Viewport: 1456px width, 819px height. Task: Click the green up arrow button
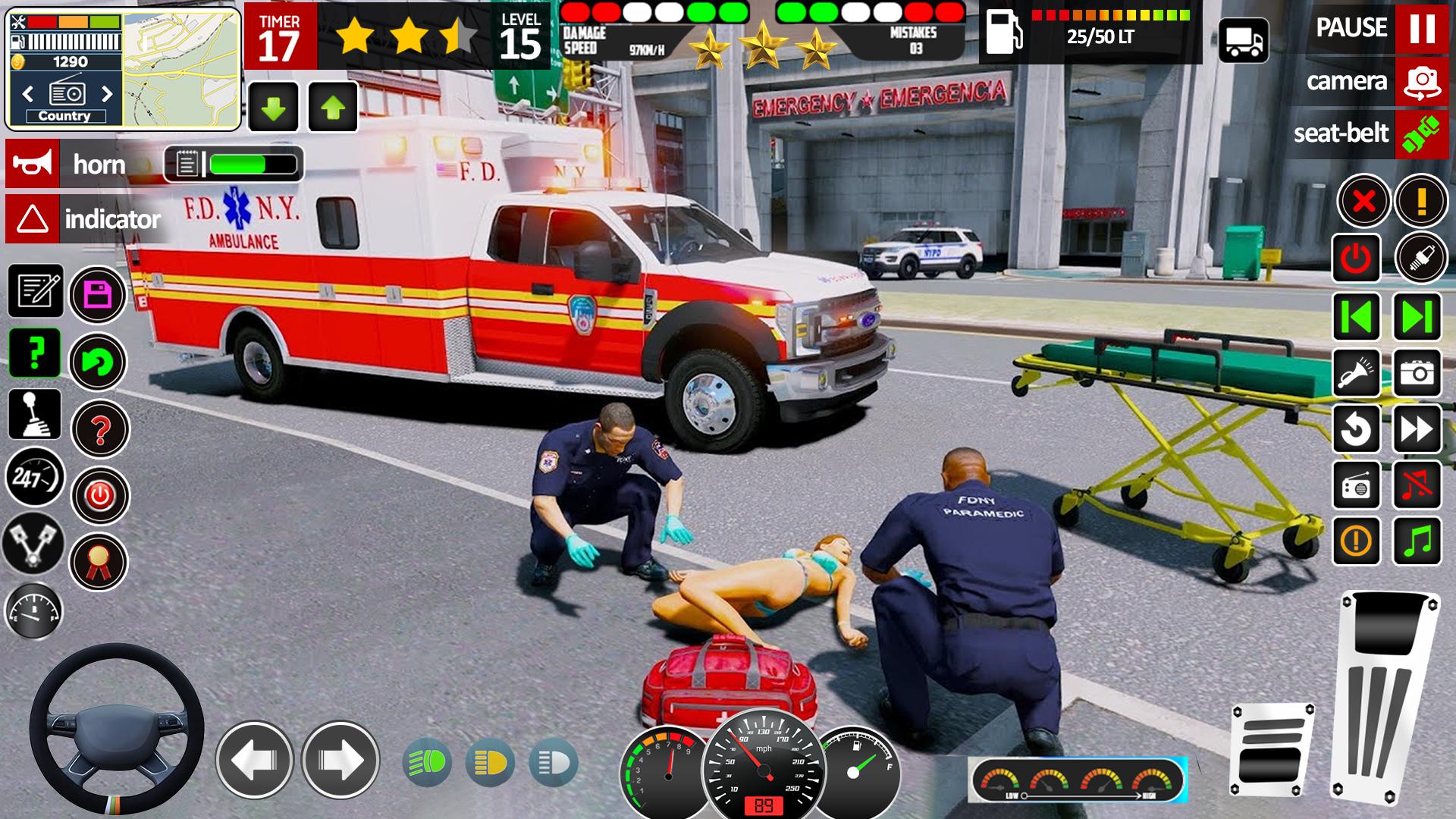[x=333, y=108]
